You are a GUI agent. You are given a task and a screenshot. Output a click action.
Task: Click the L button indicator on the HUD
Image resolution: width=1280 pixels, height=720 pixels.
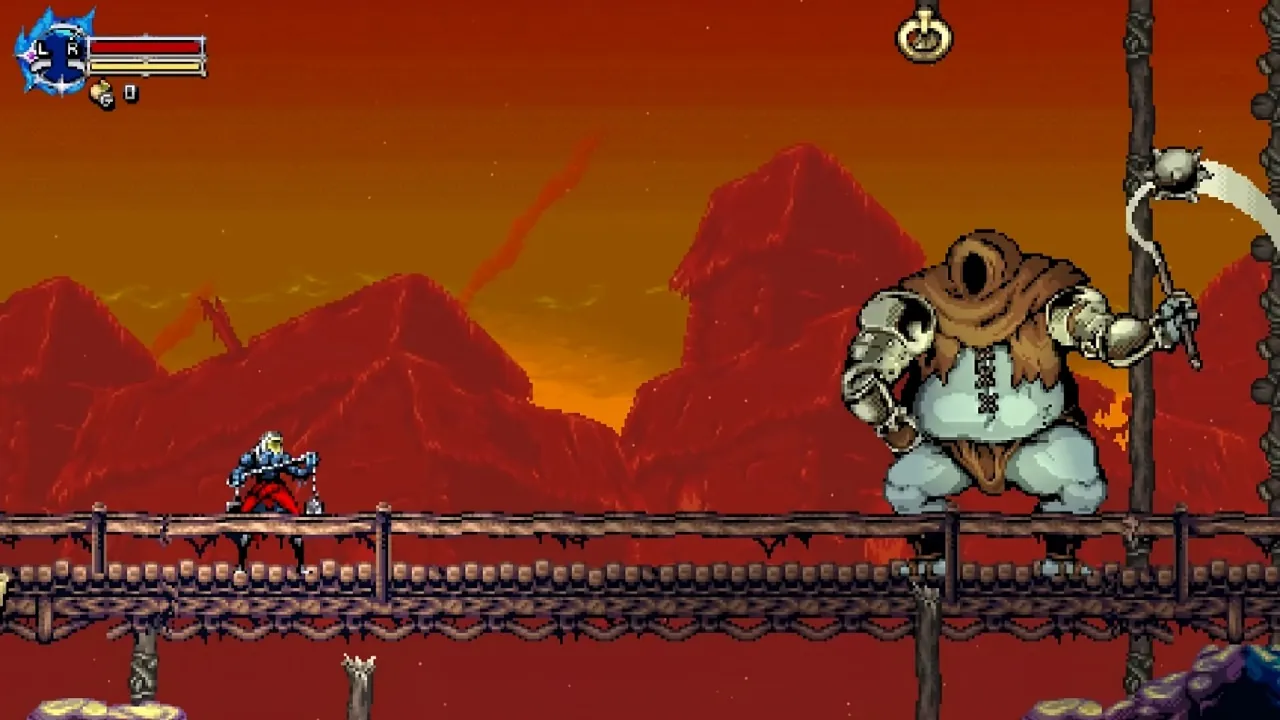[x=41, y=47]
